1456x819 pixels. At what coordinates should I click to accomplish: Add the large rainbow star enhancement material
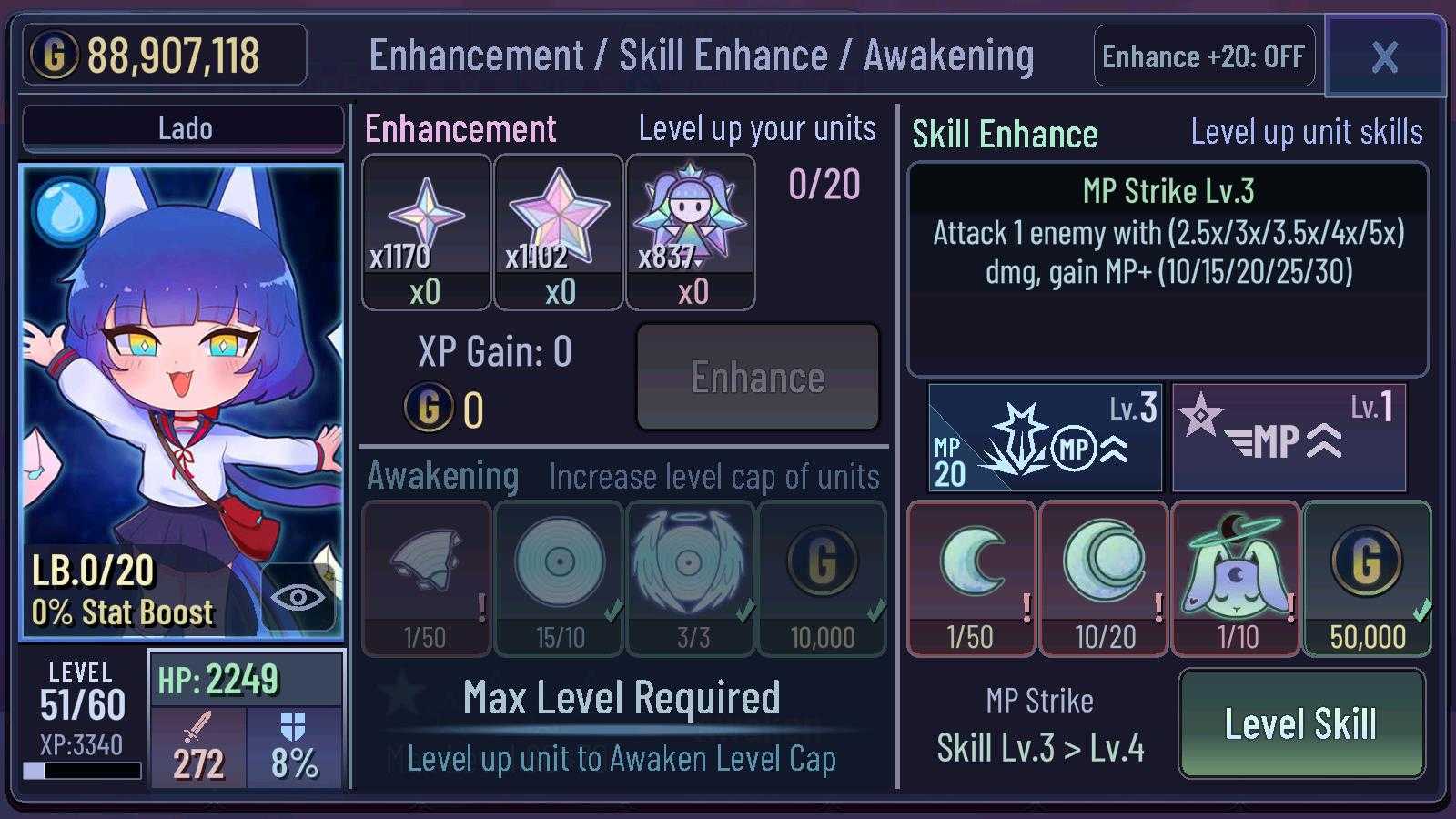click(x=559, y=231)
